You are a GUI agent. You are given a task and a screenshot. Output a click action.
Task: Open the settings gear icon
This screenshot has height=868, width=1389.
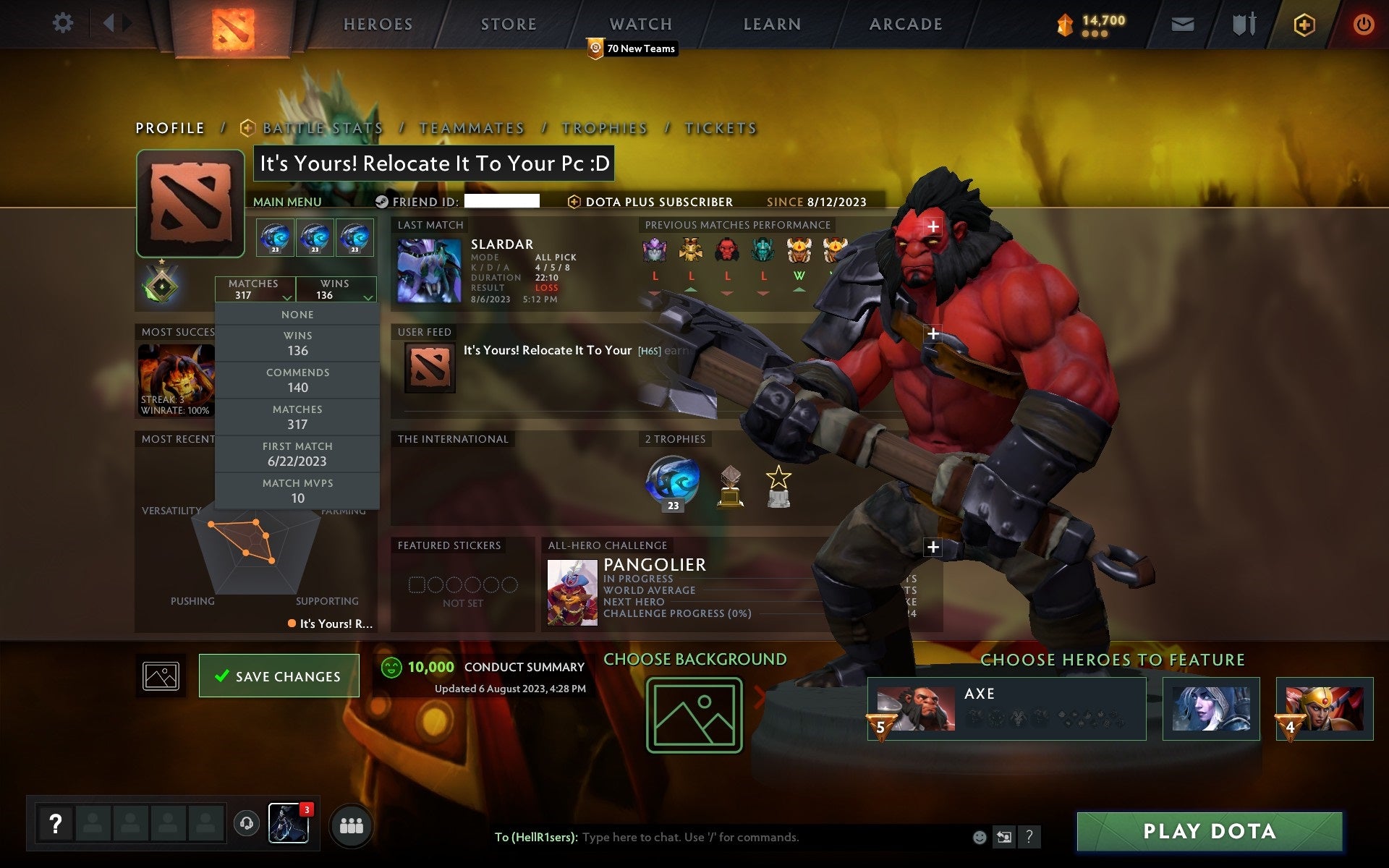tap(64, 23)
